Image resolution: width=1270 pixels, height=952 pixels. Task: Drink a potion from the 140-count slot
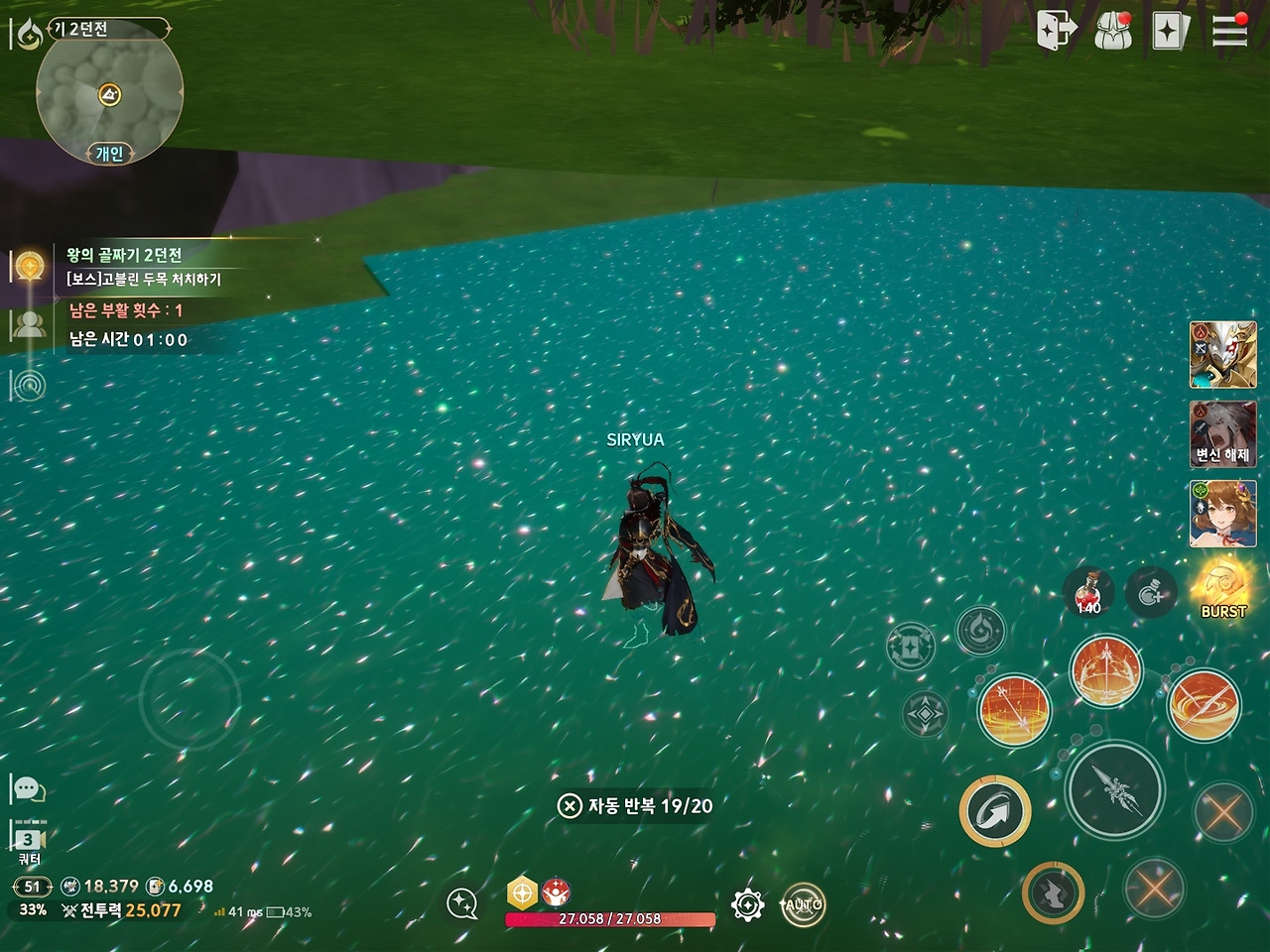(1088, 593)
